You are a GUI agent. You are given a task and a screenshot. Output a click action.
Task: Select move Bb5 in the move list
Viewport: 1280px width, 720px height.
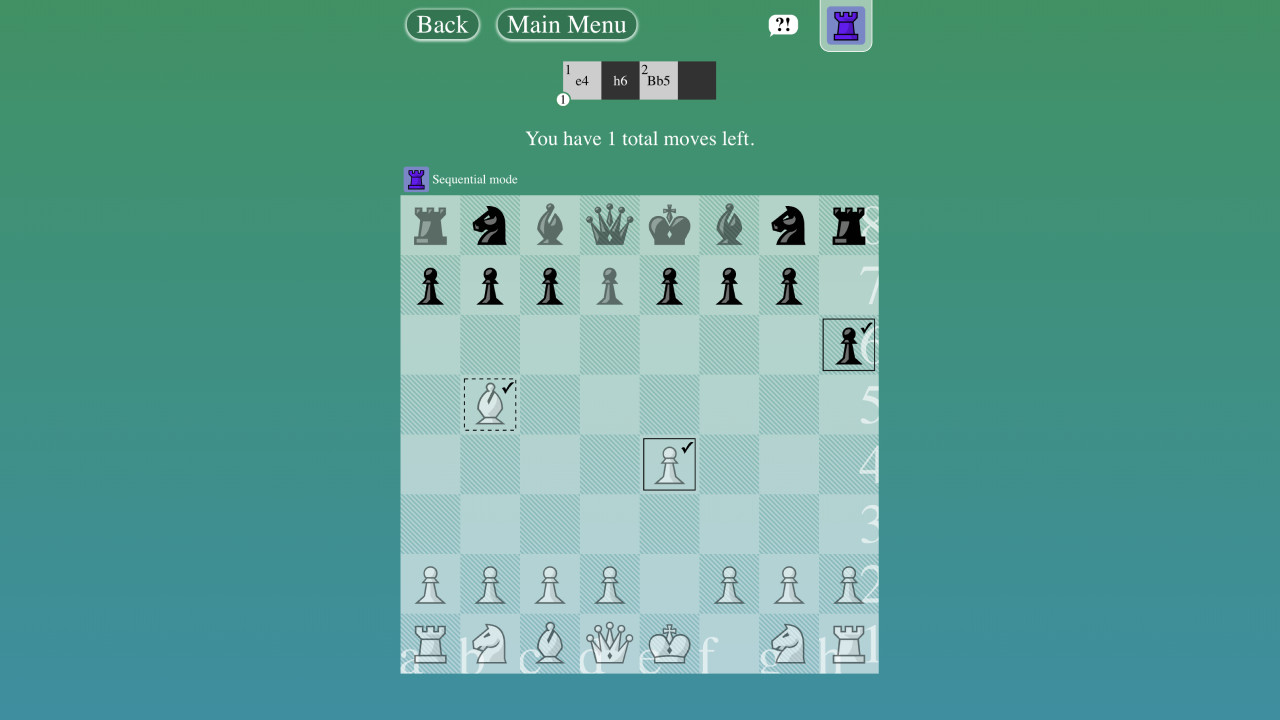658,80
